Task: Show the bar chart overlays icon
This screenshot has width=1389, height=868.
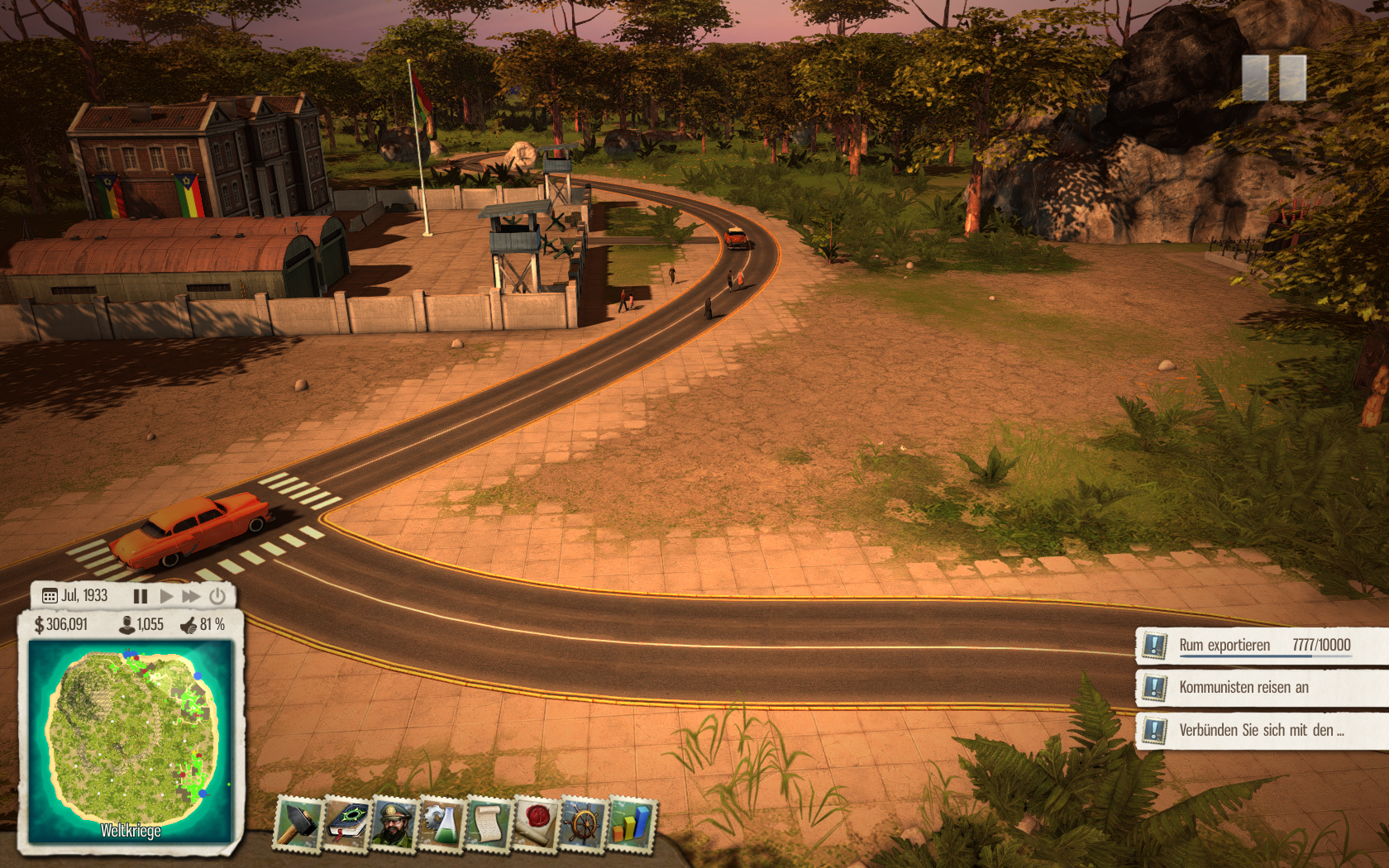Action: click(x=631, y=823)
